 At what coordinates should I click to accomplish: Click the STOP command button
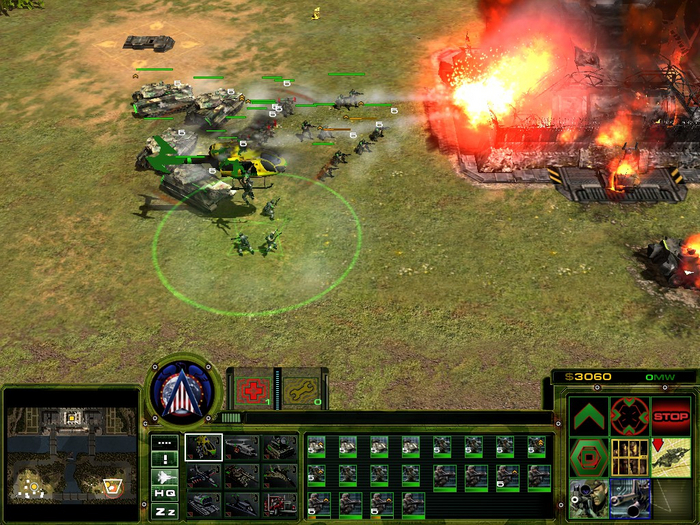point(670,416)
